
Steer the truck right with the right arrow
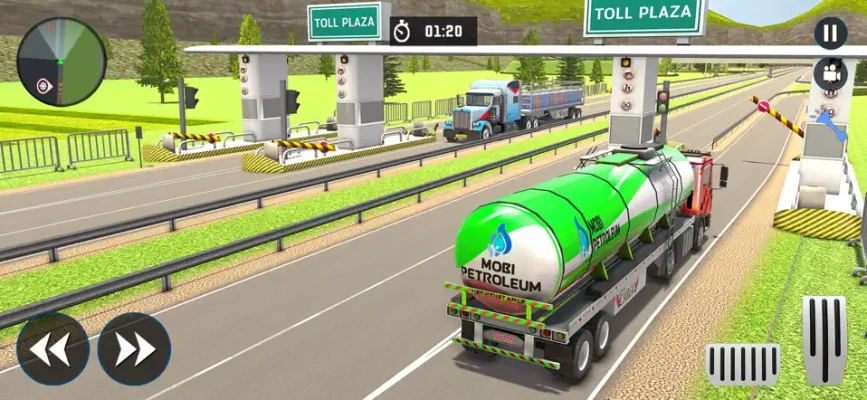click(x=134, y=349)
